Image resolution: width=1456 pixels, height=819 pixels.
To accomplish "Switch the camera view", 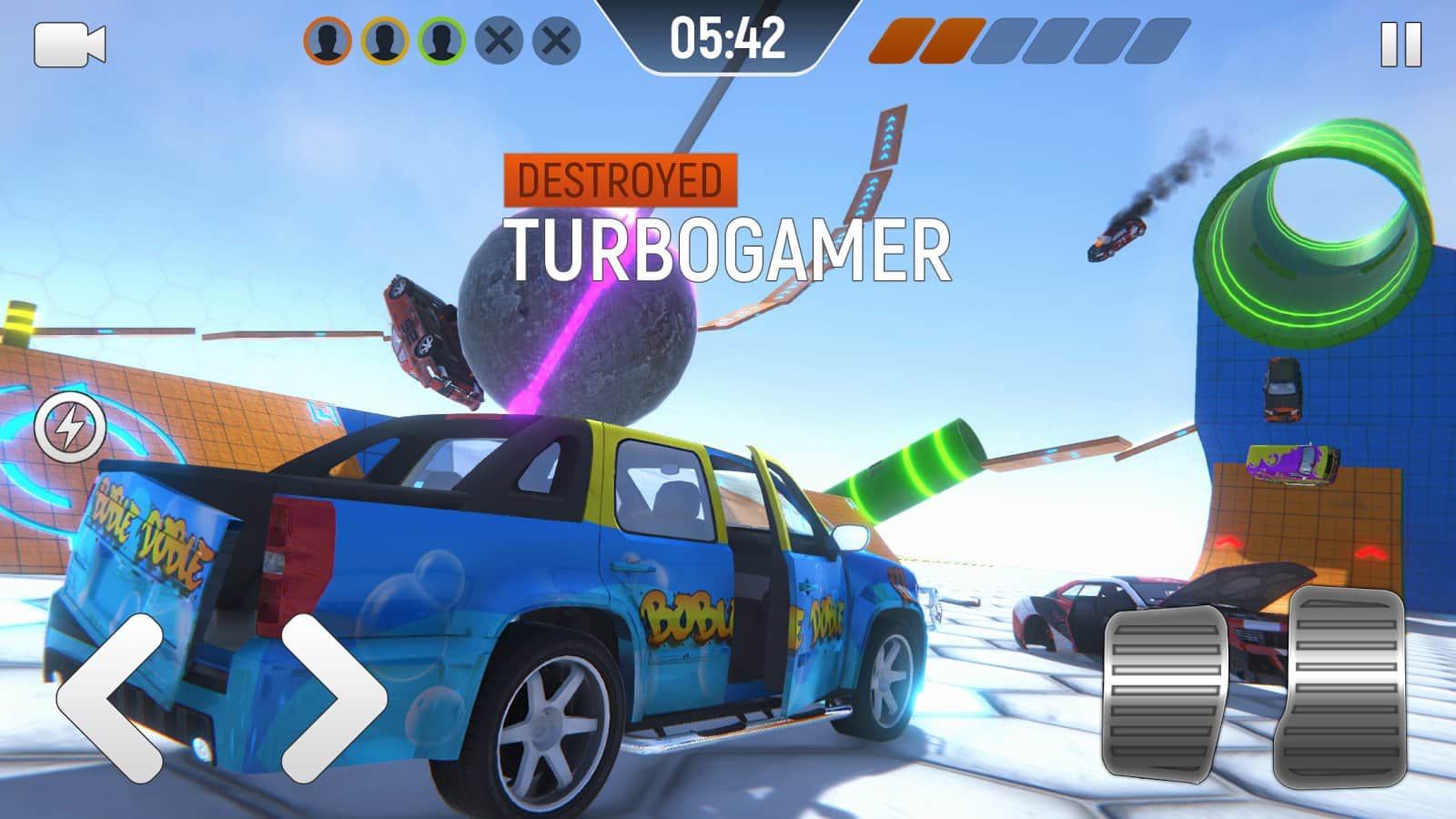I will 69,45.
